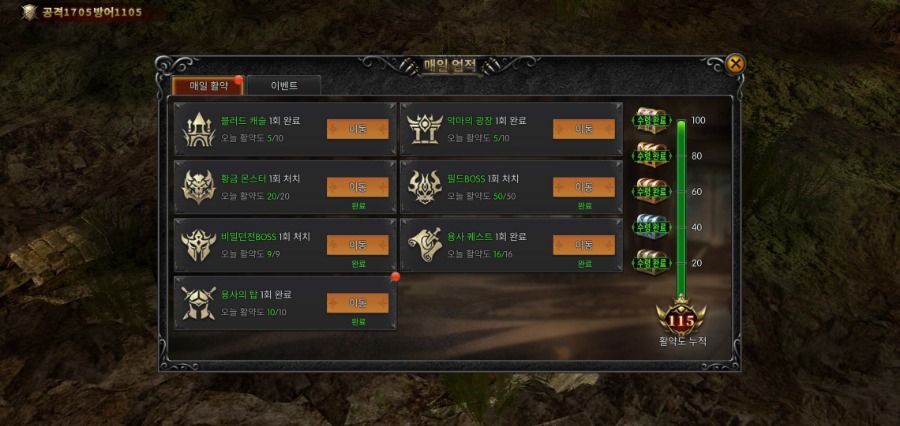Image resolution: width=900 pixels, height=426 pixels.
Task: Click 이동 for 필드BOSS
Action: pyautogui.click(x=583, y=186)
